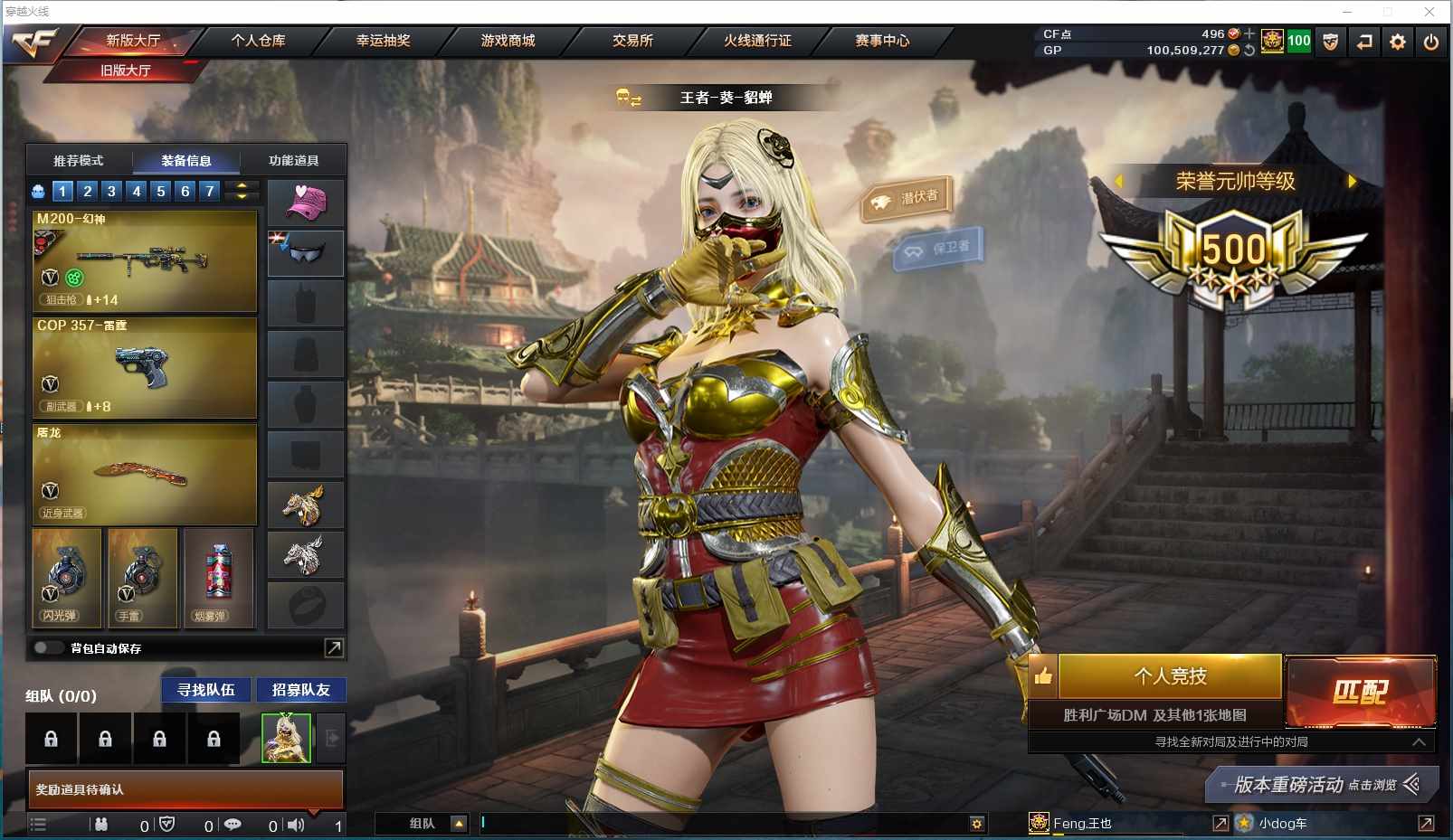Open the 游戏商城 shop
The width and height of the screenshot is (1453, 840).
click(508, 41)
